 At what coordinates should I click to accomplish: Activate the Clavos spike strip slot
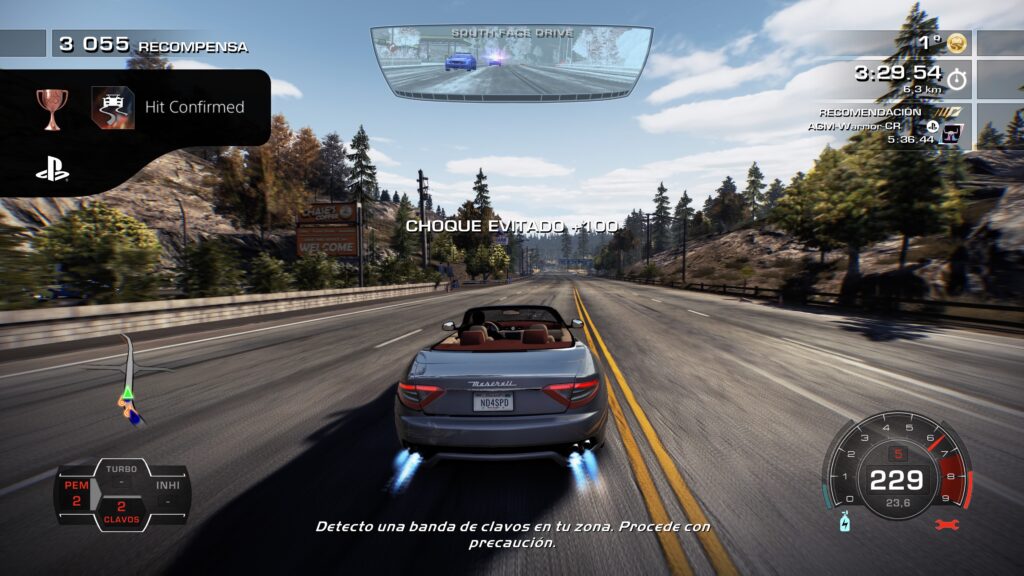pyautogui.click(x=121, y=511)
